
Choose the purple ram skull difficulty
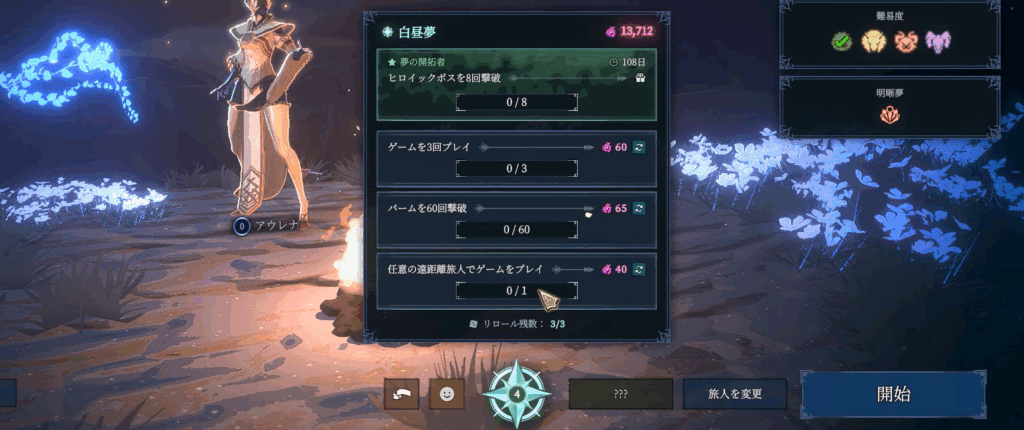[938, 41]
